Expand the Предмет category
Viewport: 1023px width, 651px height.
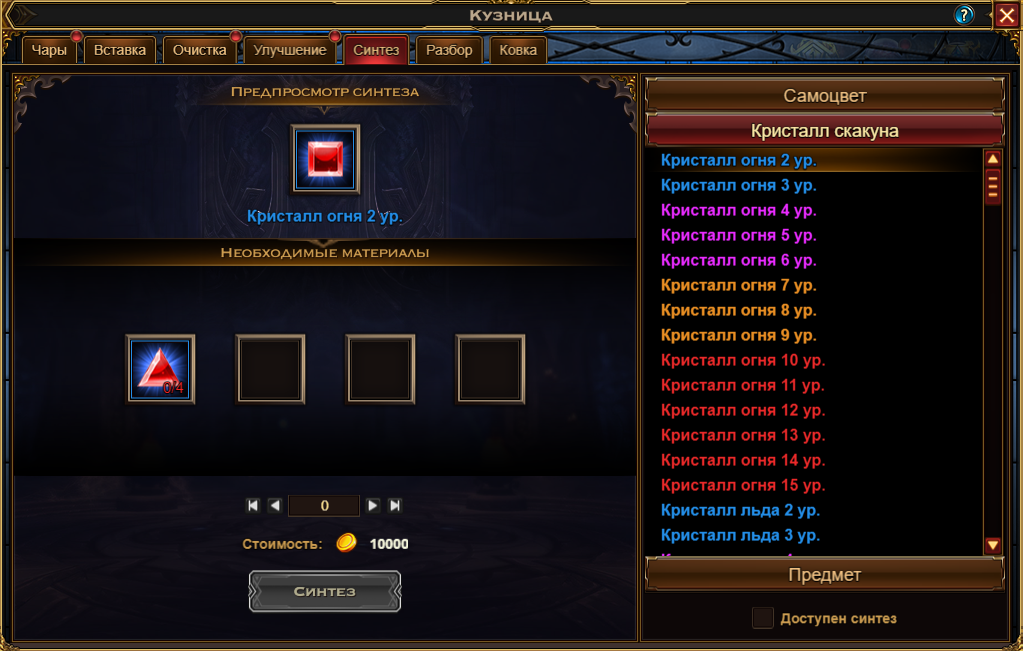tap(824, 575)
